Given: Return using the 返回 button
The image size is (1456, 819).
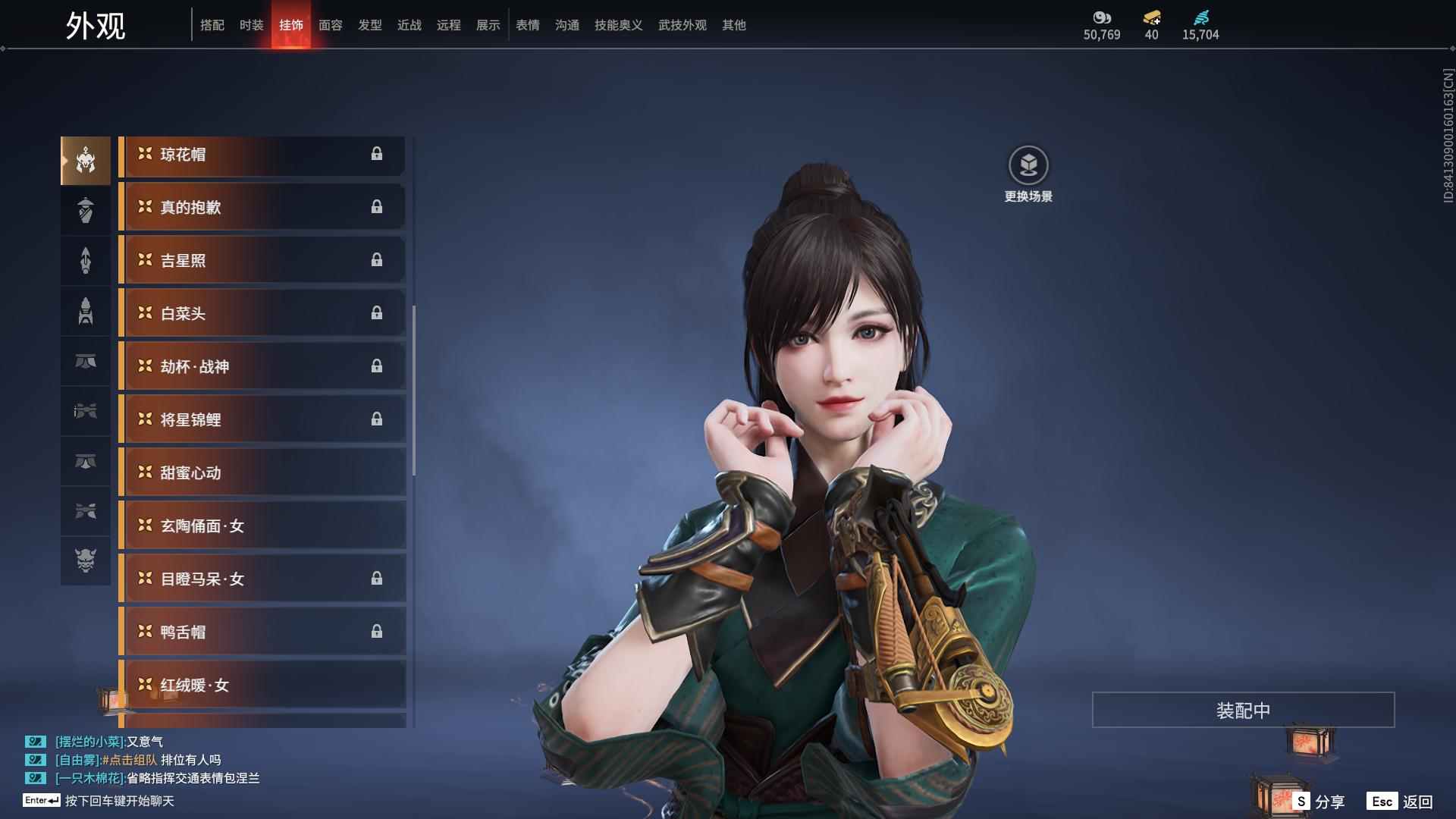Looking at the screenshot, I should [x=1401, y=802].
